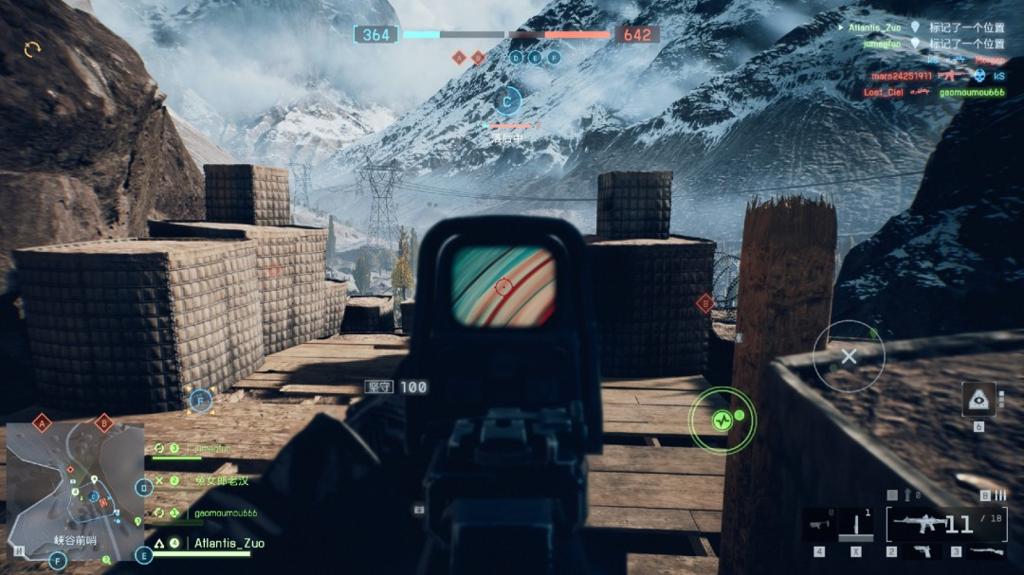Click the zoom magnifier on the minimap
Viewport: 1024px width, 575px height.
point(107,561)
